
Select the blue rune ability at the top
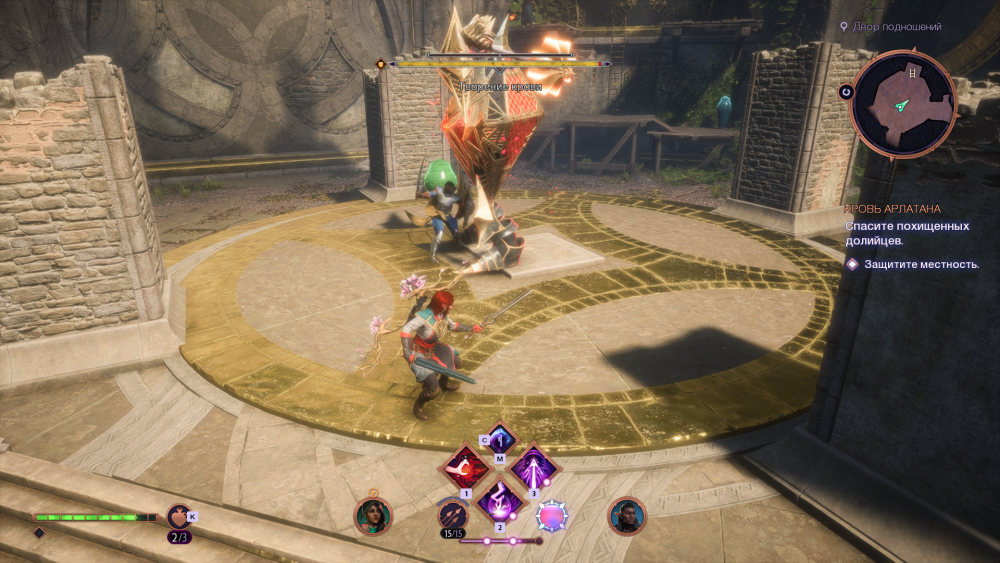coord(499,438)
